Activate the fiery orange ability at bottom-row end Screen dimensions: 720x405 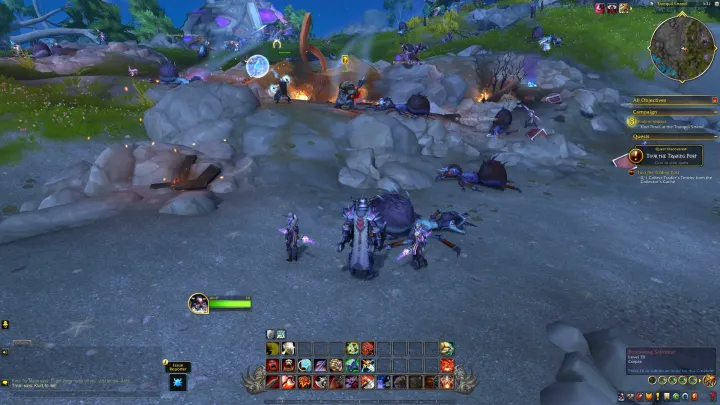(446, 381)
